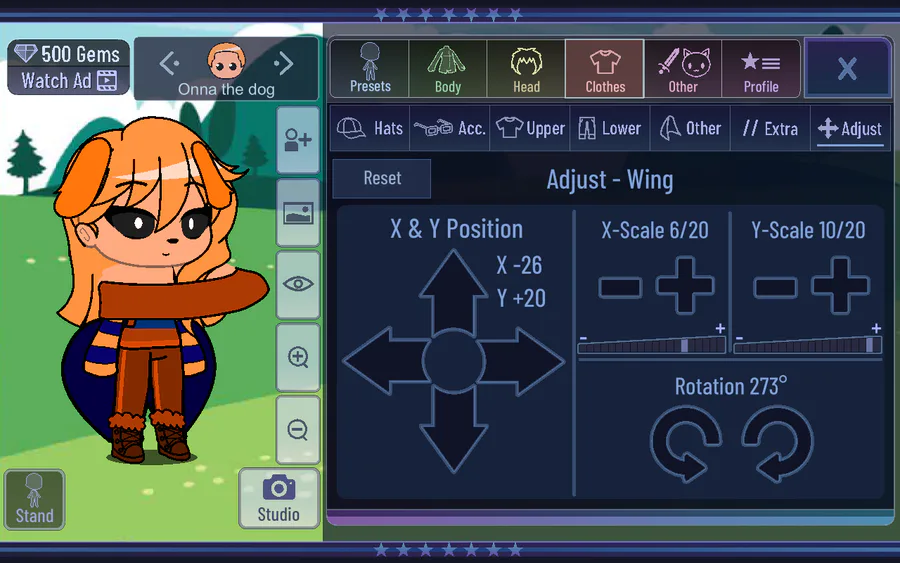Increase the Y-Scale with the plus button

(x=840, y=285)
